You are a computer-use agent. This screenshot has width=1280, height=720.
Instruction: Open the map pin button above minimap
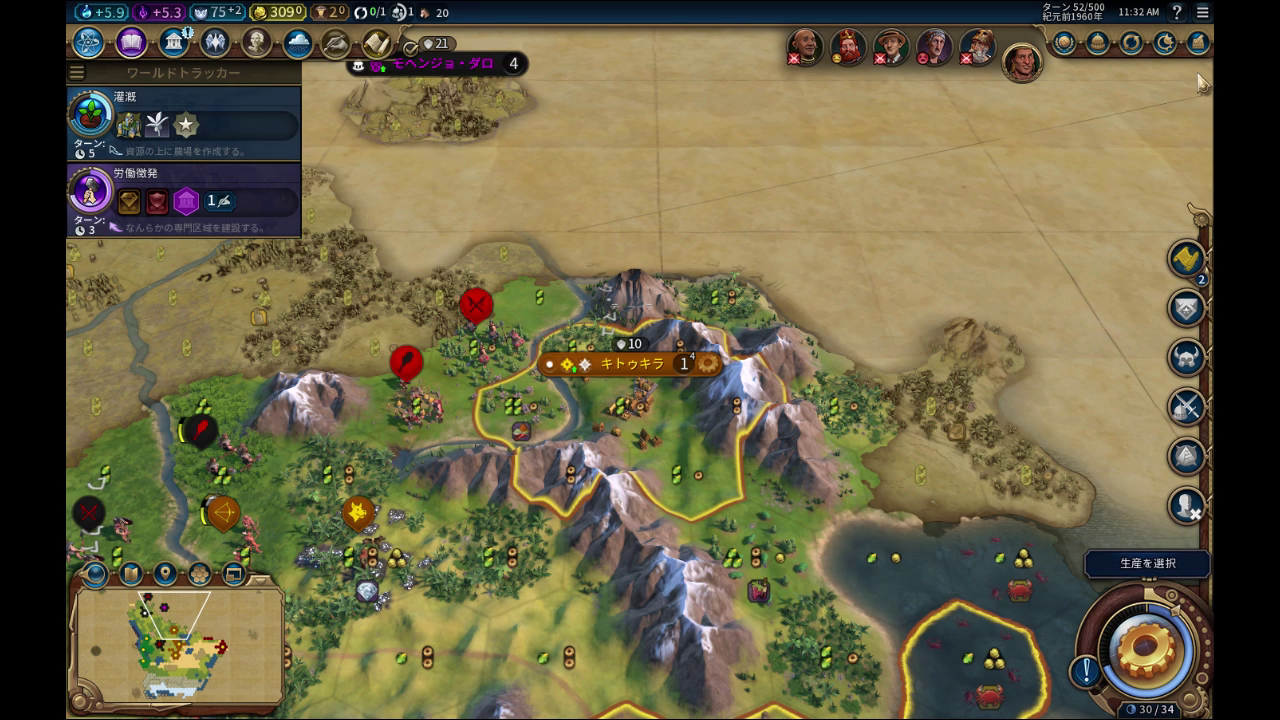click(165, 574)
